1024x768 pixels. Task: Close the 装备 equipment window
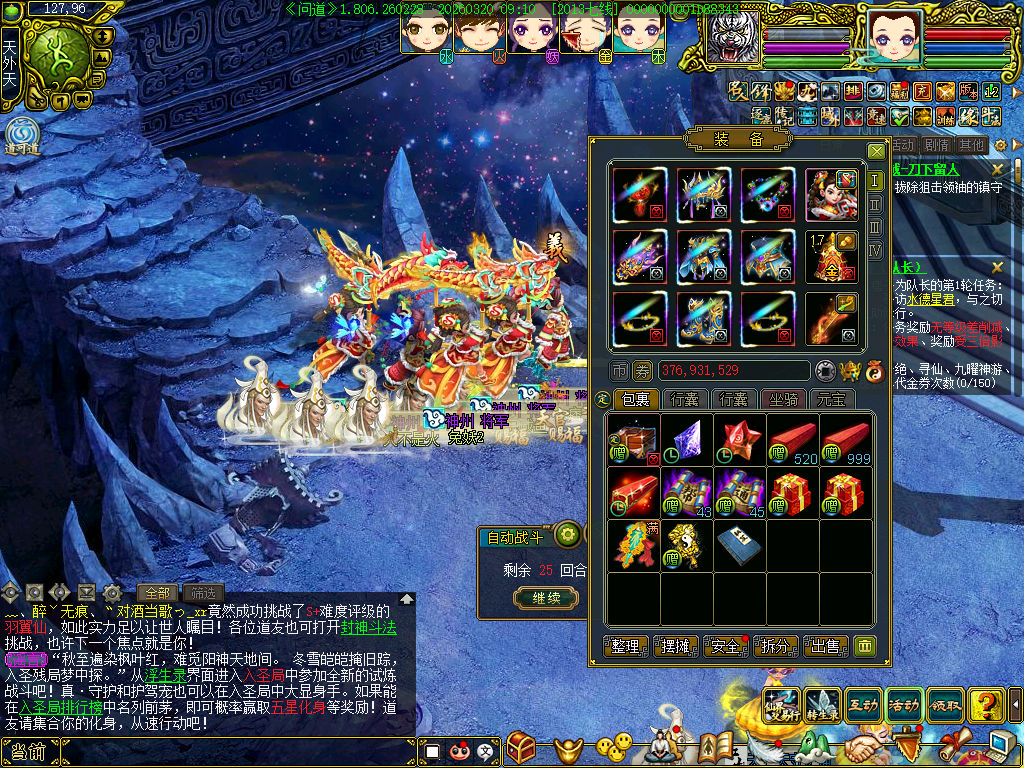[876, 151]
